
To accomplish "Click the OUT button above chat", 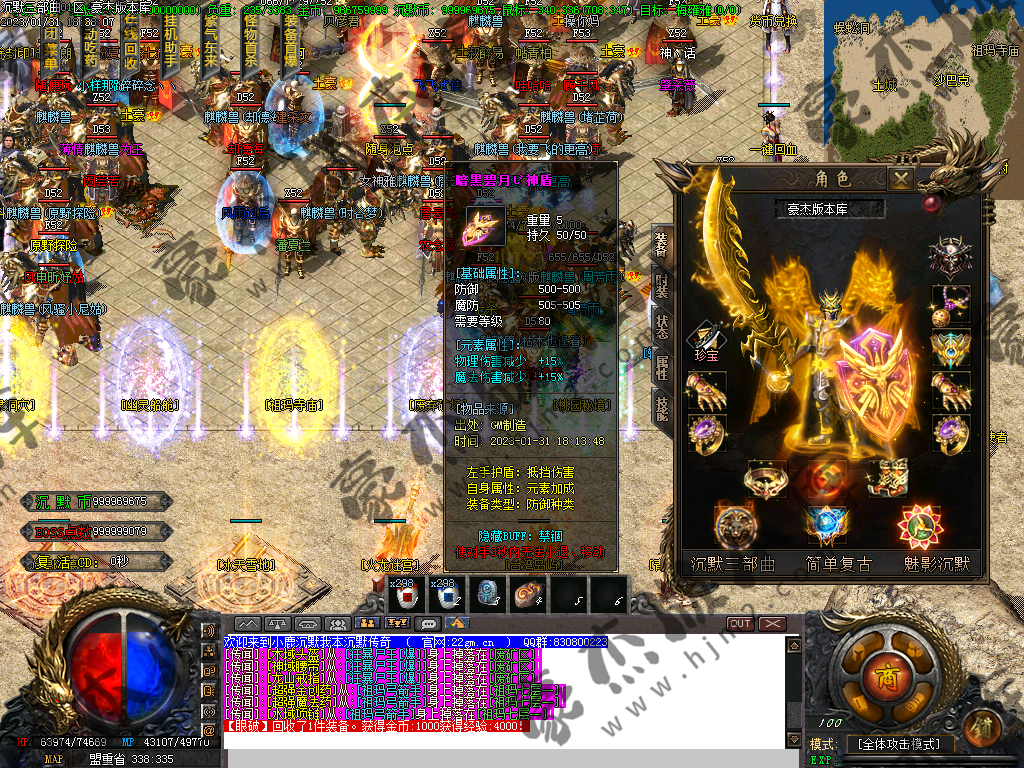I will (740, 623).
